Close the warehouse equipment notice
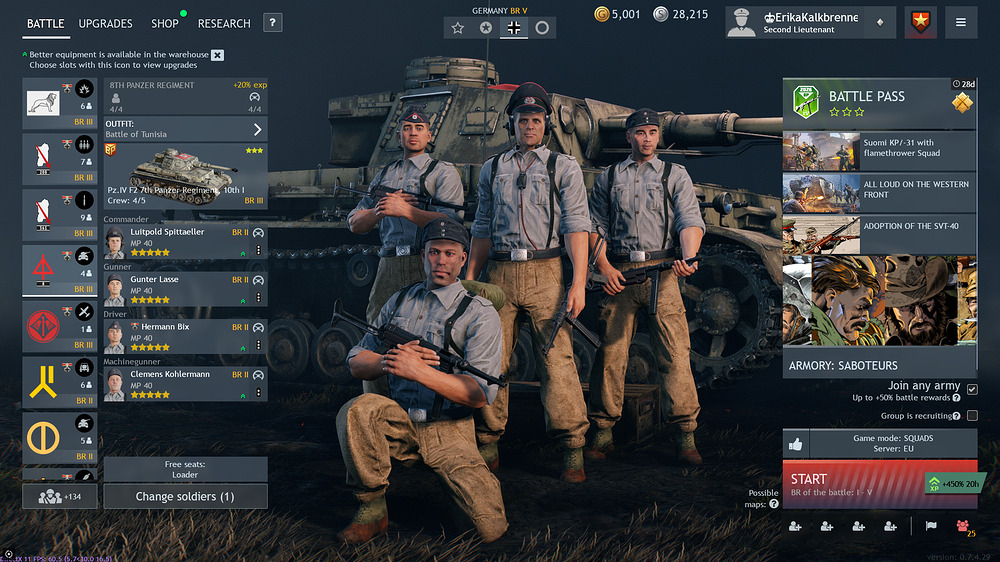 point(218,55)
